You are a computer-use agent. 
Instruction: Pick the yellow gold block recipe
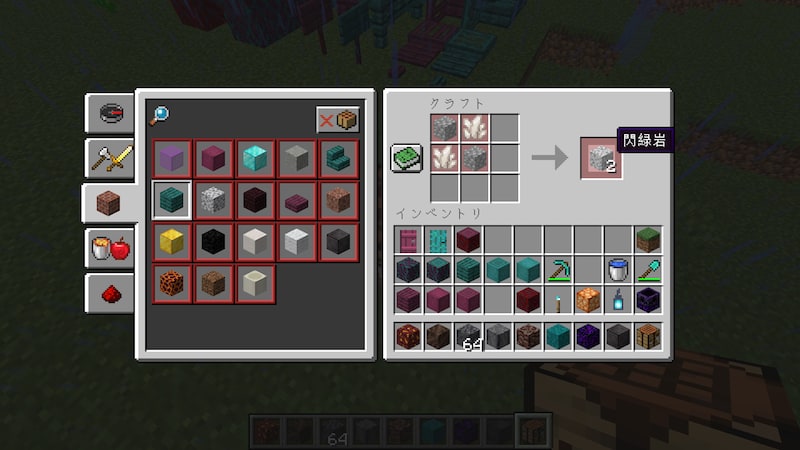169,241
